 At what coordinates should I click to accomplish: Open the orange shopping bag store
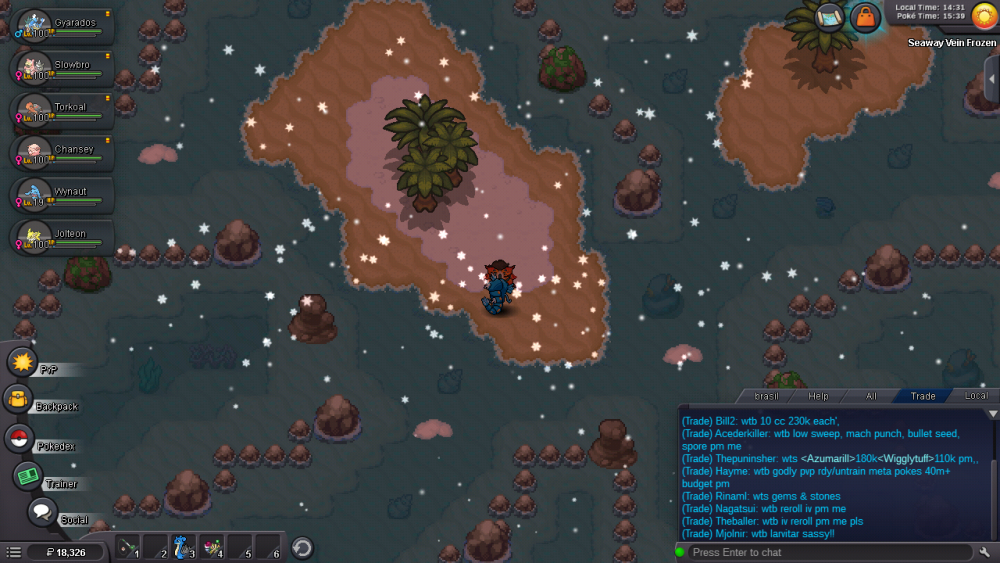tap(864, 17)
